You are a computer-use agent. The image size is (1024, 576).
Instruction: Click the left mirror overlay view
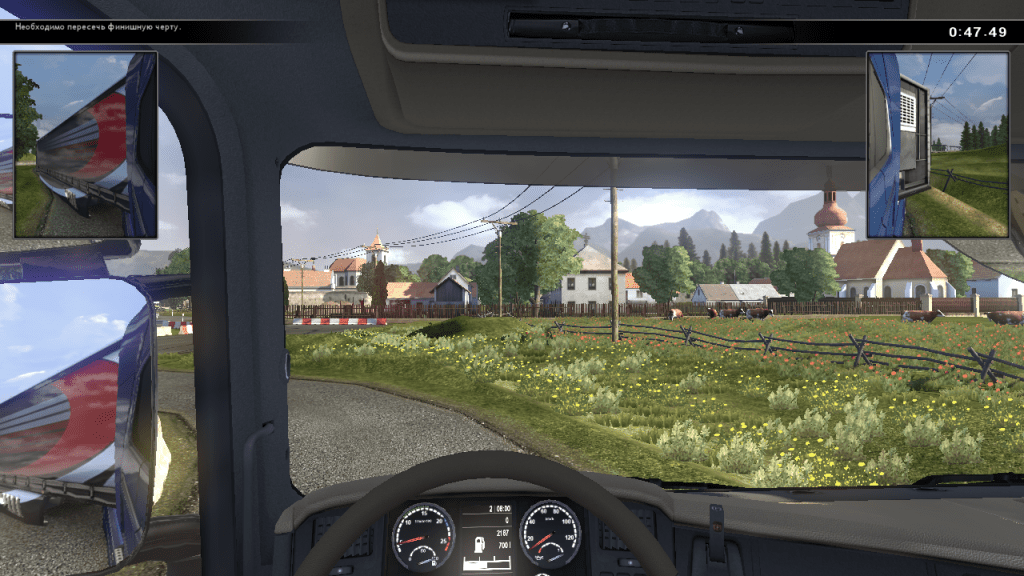(x=85, y=145)
